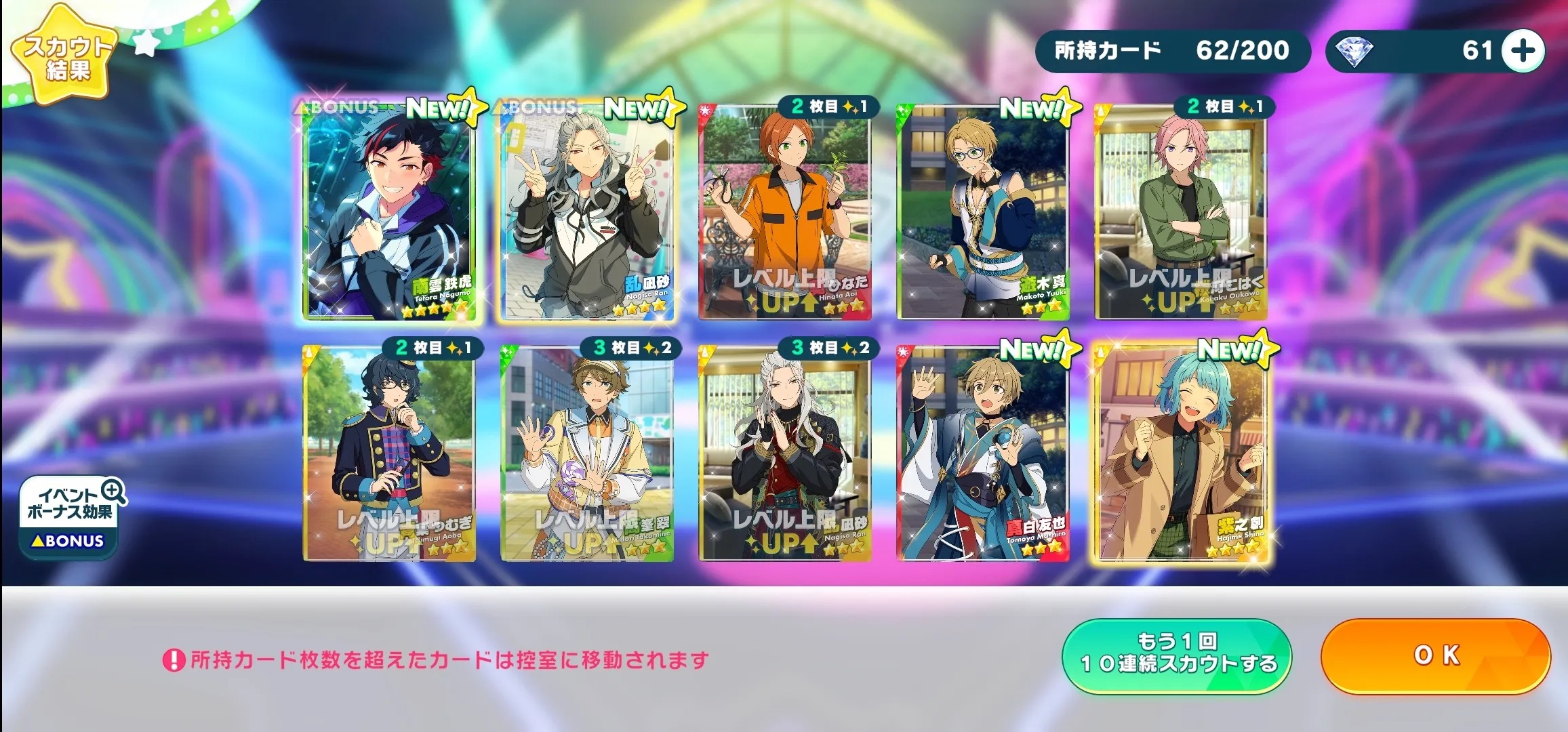The width and height of the screenshot is (1568, 732).
Task: Inspect the Hinata Aoi card
Action: pyautogui.click(x=785, y=211)
